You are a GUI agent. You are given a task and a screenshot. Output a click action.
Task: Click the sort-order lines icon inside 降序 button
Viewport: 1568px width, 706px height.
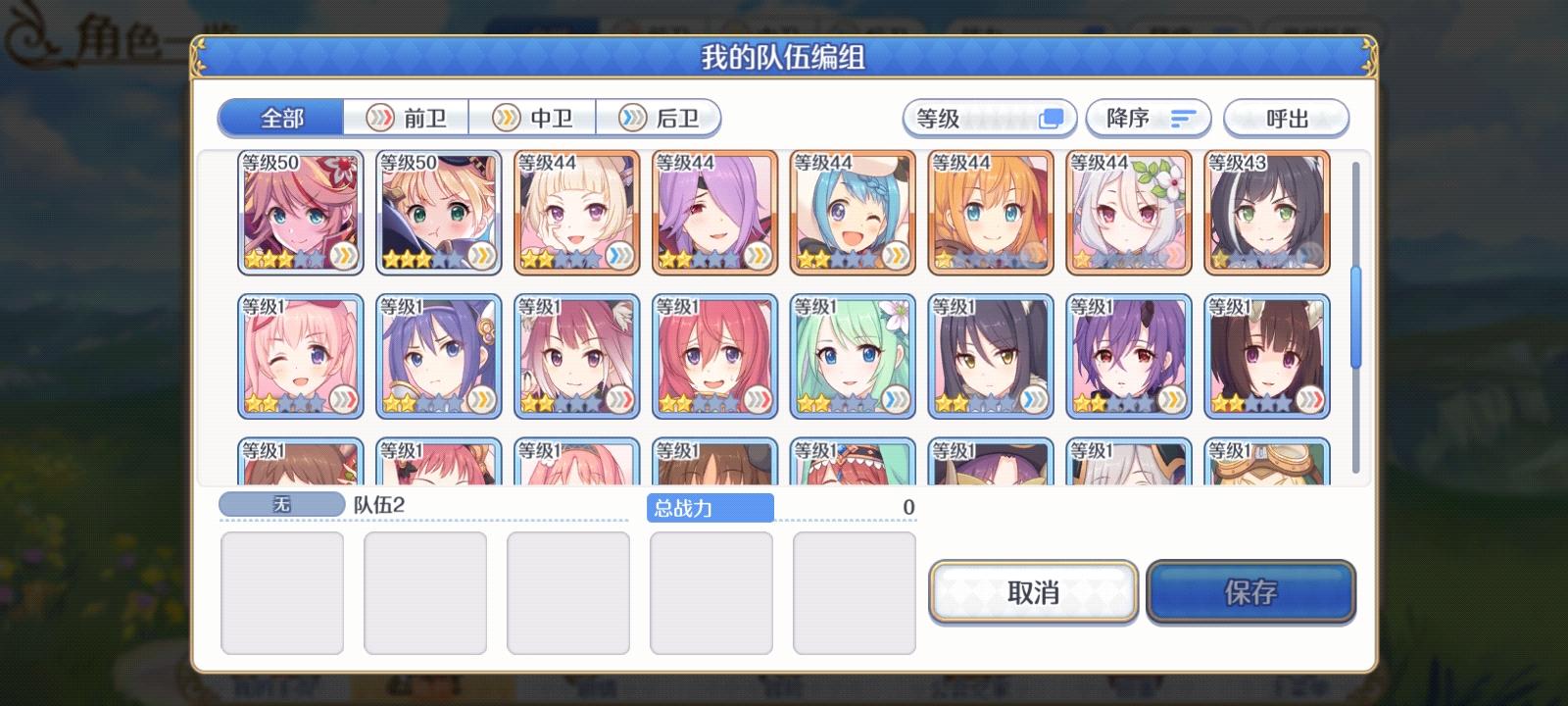pyautogui.click(x=1185, y=118)
